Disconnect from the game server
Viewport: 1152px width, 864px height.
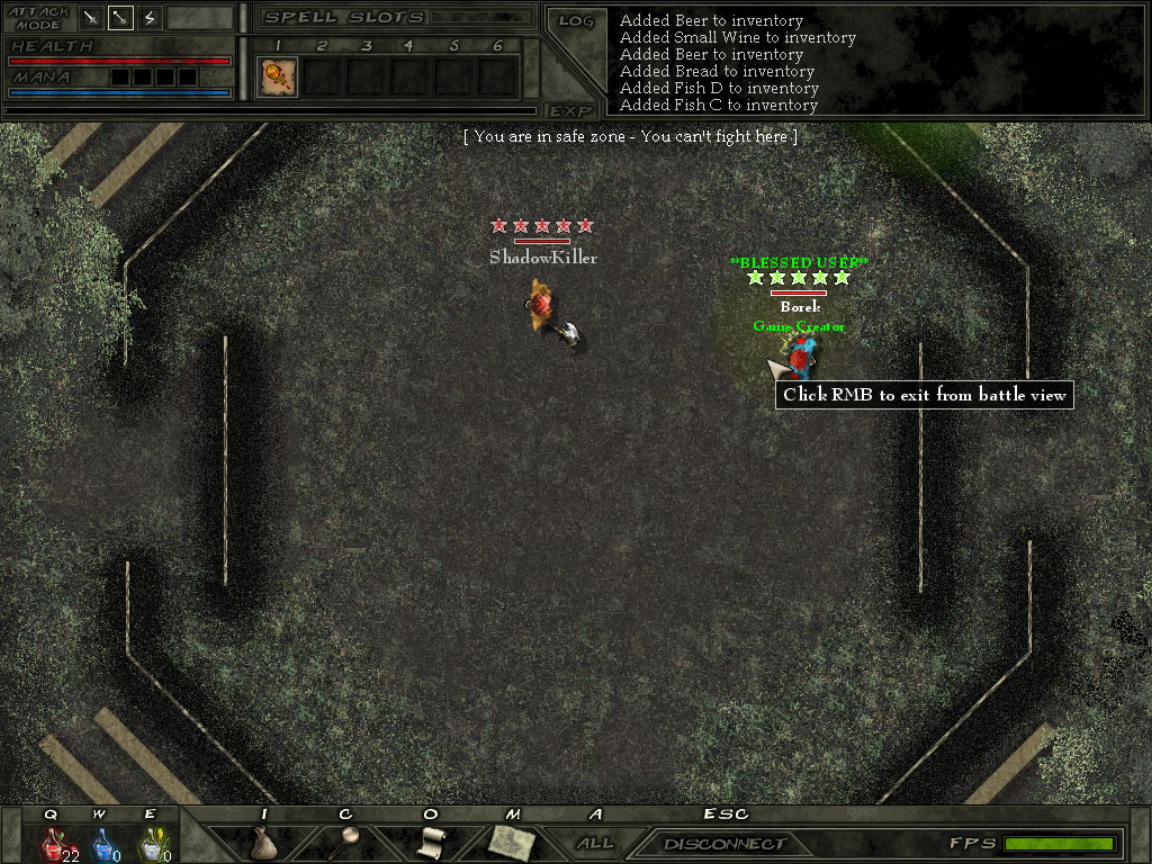[x=725, y=844]
